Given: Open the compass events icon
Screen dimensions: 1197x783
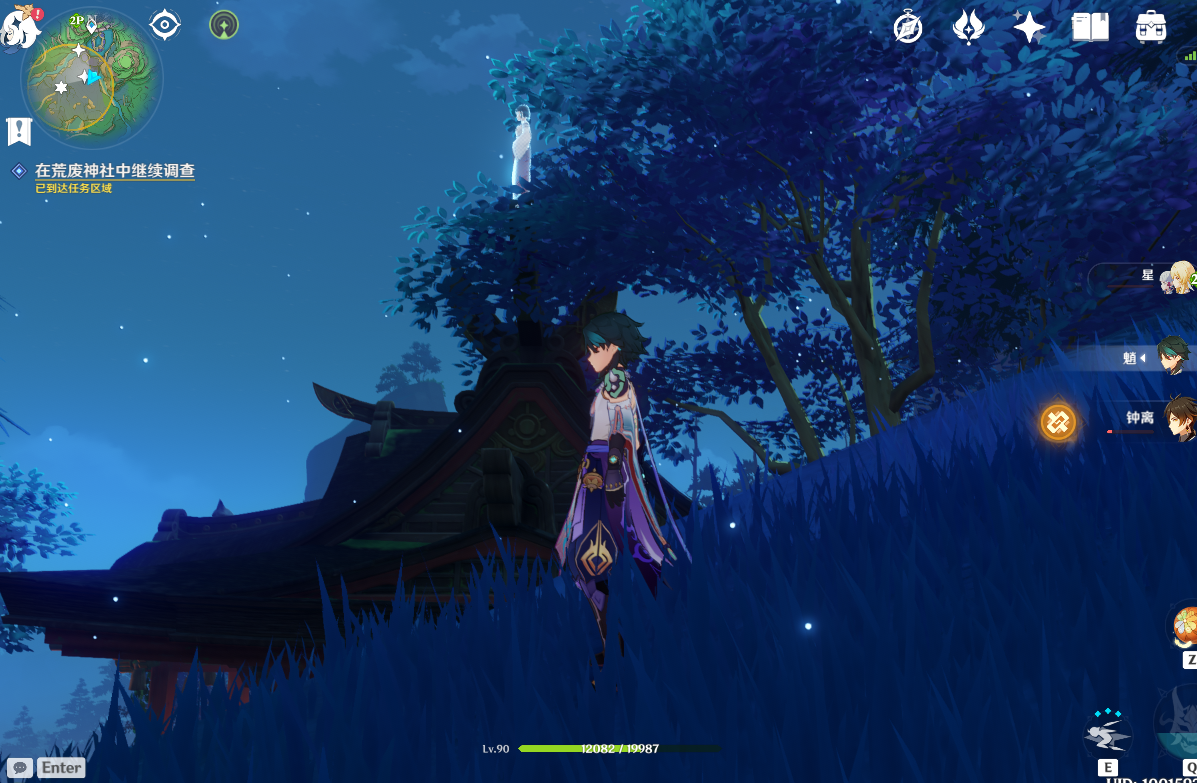Looking at the screenshot, I should pyautogui.click(x=908, y=27).
